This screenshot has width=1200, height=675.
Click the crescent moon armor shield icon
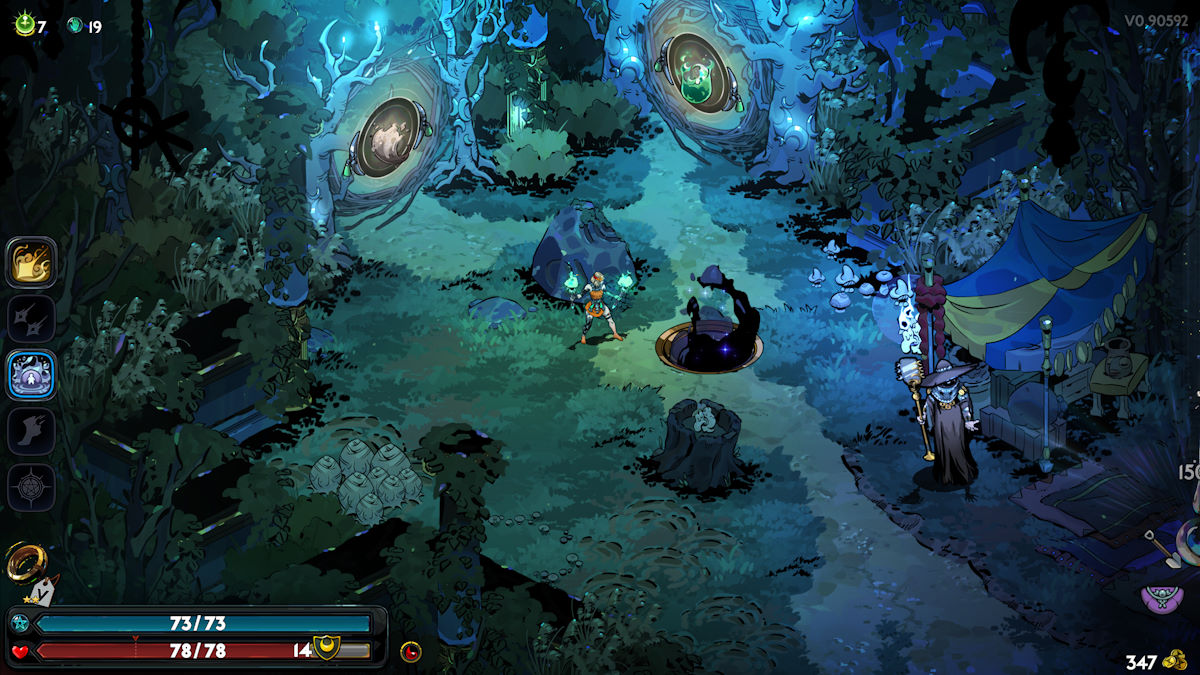[326, 648]
